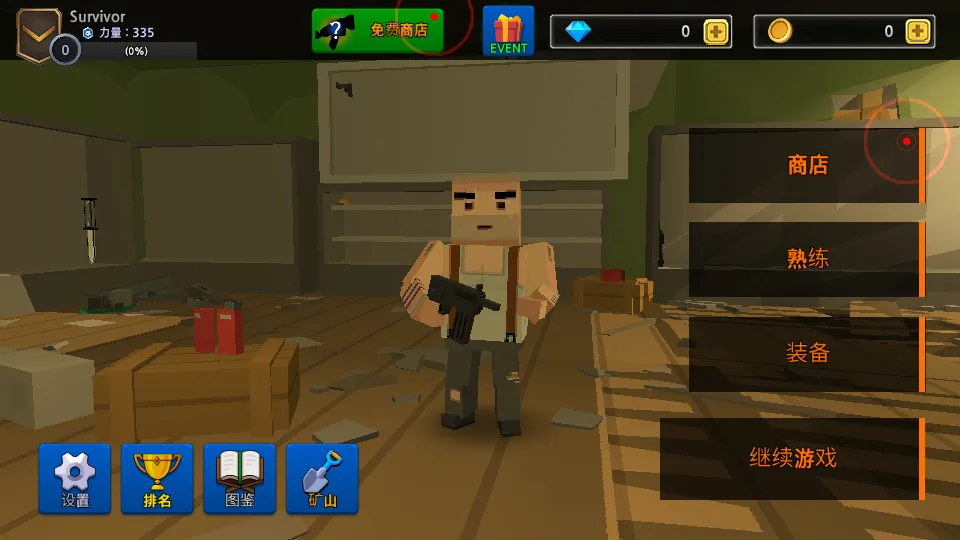960x540 pixels.
Task: Open the 装备 equipment menu
Action: coord(806,353)
